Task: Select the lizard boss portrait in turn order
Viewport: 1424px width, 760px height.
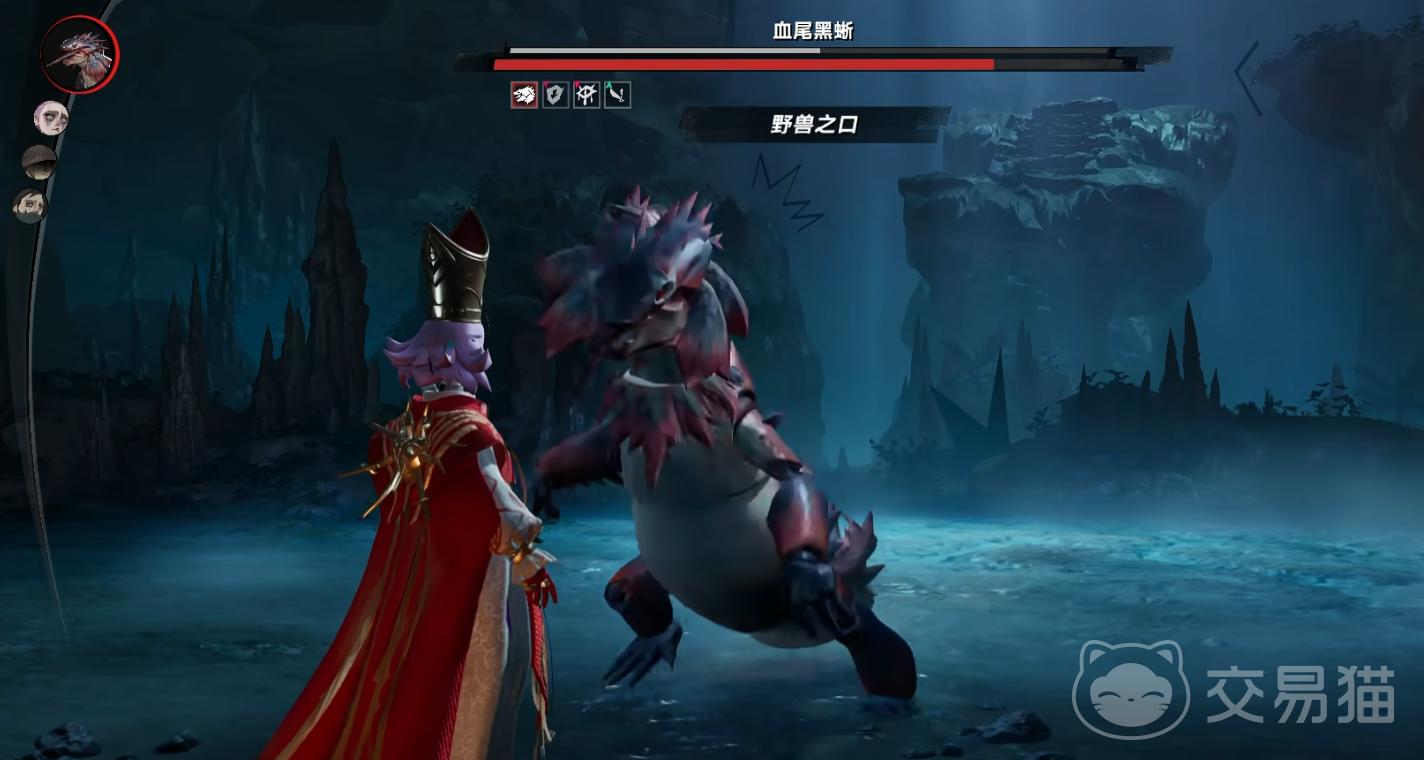Action: (x=79, y=54)
